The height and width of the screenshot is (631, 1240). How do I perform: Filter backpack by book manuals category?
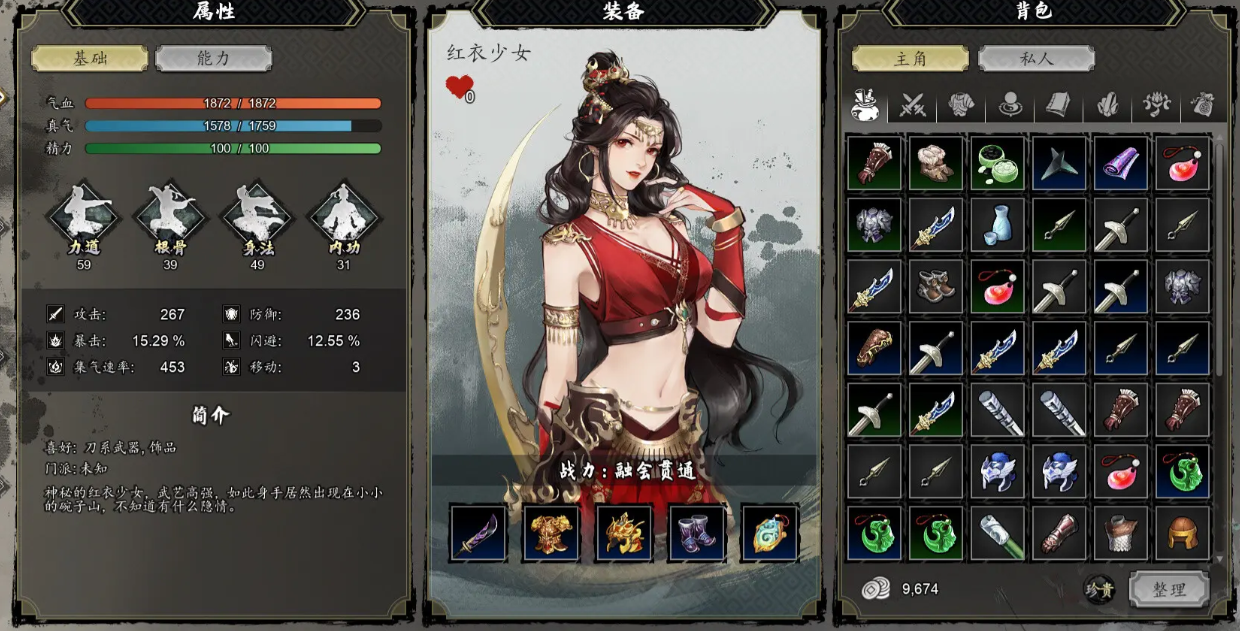point(1059,104)
